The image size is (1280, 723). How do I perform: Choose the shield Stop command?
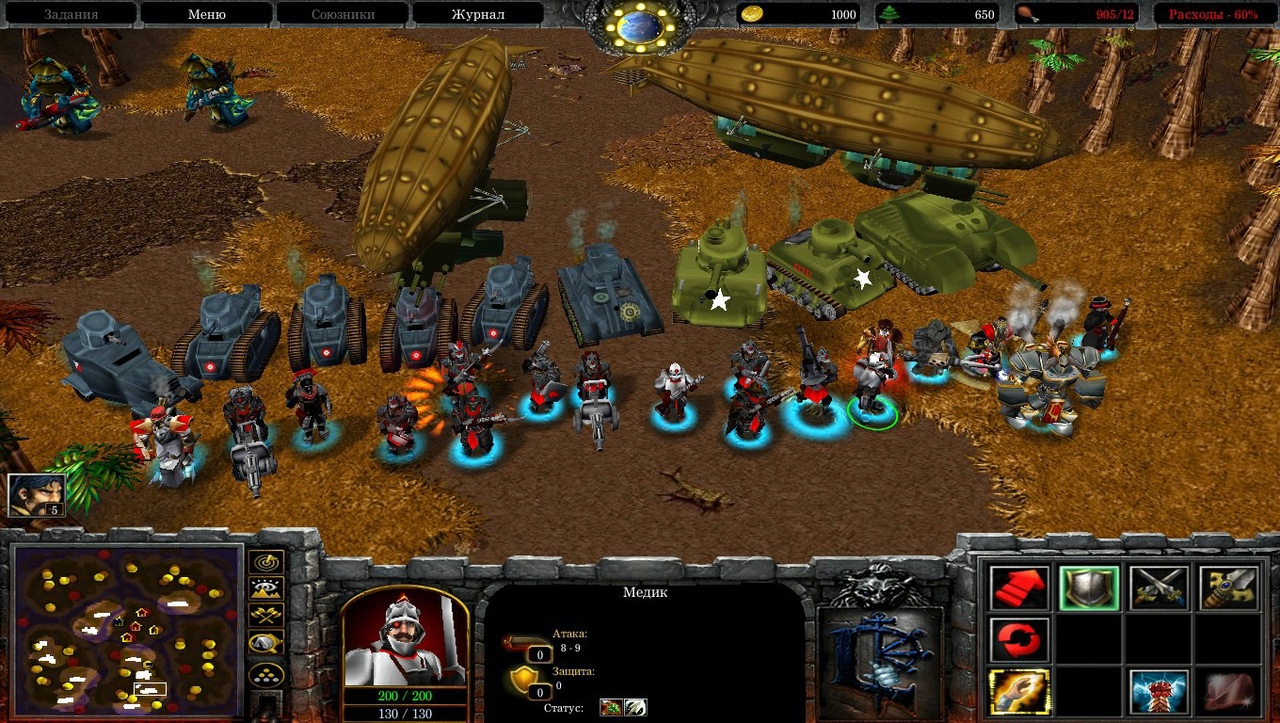(x=1089, y=588)
